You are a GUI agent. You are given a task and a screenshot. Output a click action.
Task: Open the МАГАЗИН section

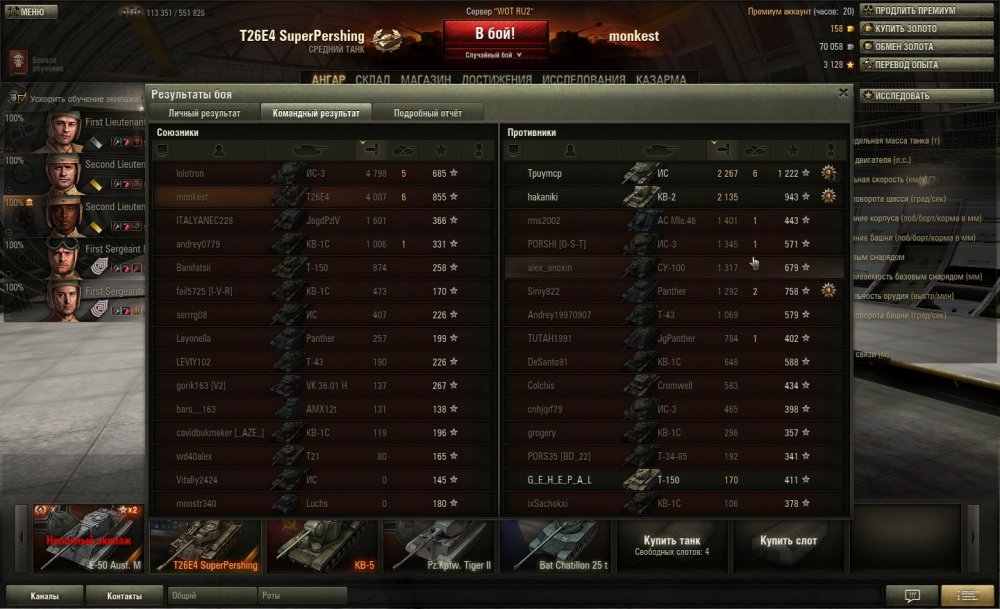click(x=425, y=80)
